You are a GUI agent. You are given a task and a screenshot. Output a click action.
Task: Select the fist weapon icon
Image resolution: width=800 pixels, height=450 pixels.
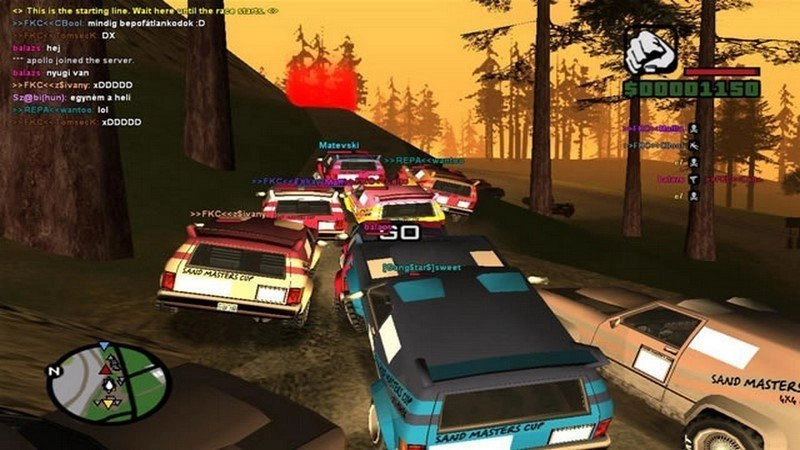click(x=652, y=47)
